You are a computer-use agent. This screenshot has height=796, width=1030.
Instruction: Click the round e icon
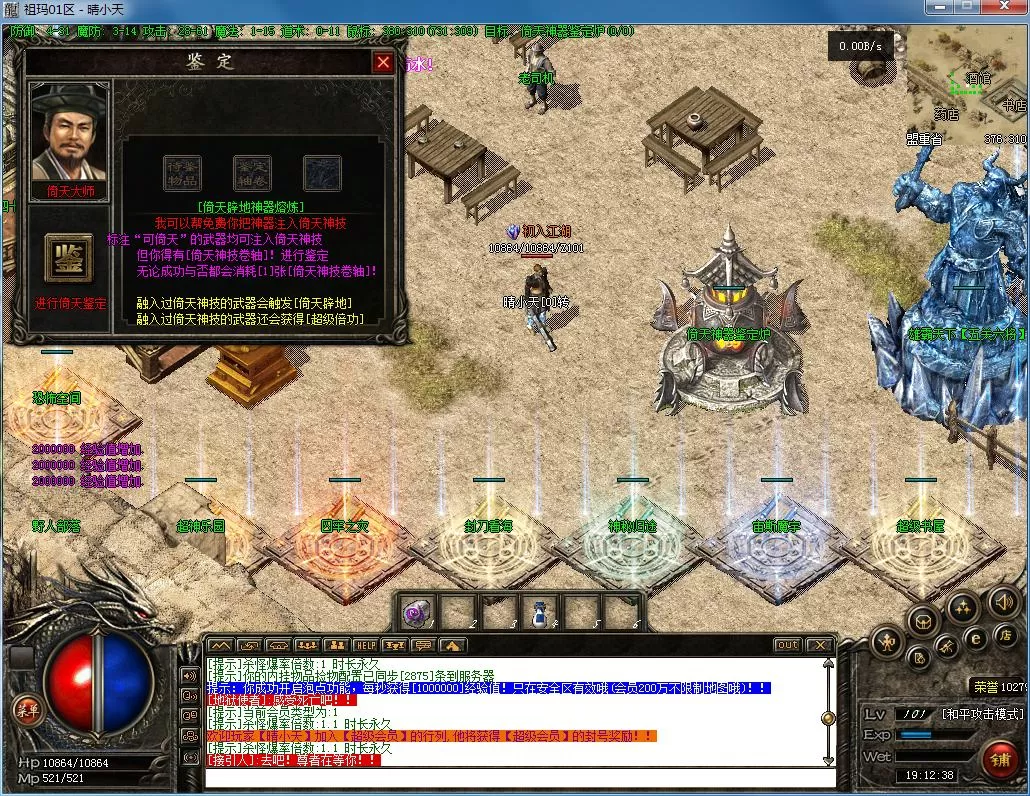tap(976, 637)
